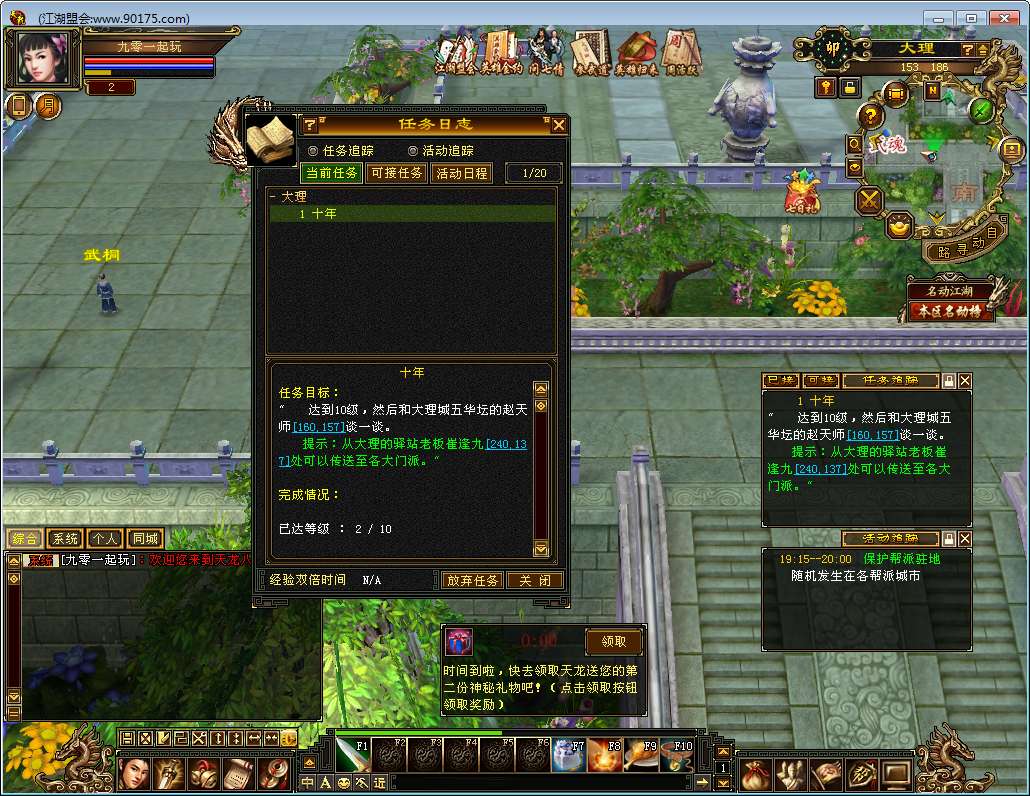This screenshot has width=1030, height=796.
Task: Click the gold ingot icon beside minimap
Action: point(900,226)
